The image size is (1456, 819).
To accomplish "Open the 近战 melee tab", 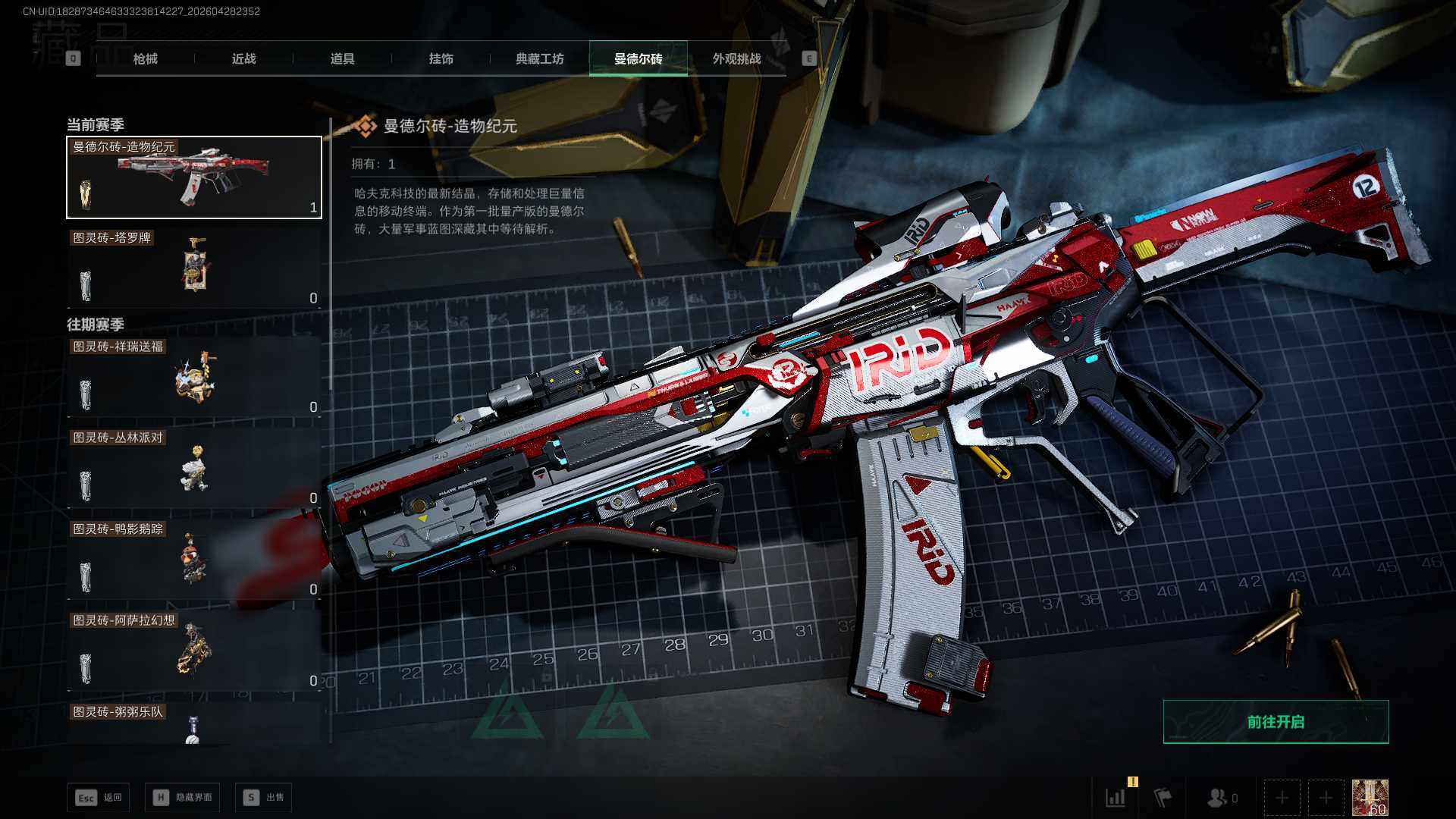I will (243, 58).
